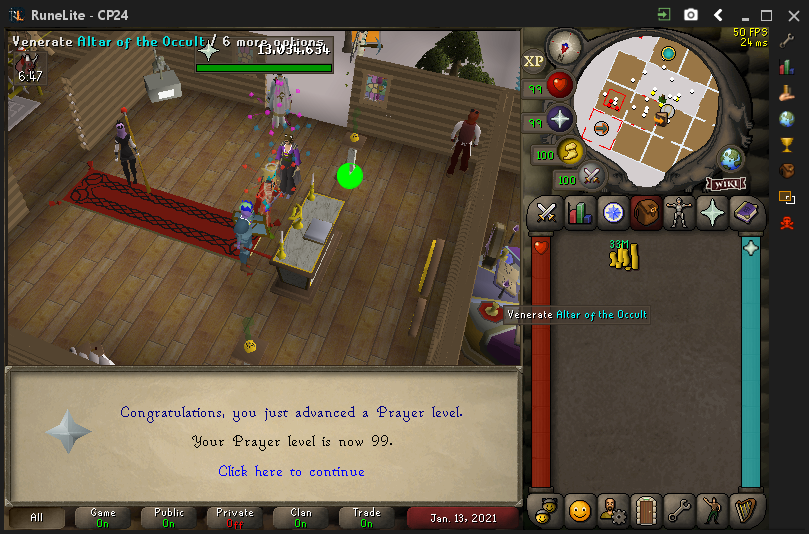Screen dimensions: 809x534
Task: Open the Quest List tab
Action: pyautogui.click(x=612, y=212)
